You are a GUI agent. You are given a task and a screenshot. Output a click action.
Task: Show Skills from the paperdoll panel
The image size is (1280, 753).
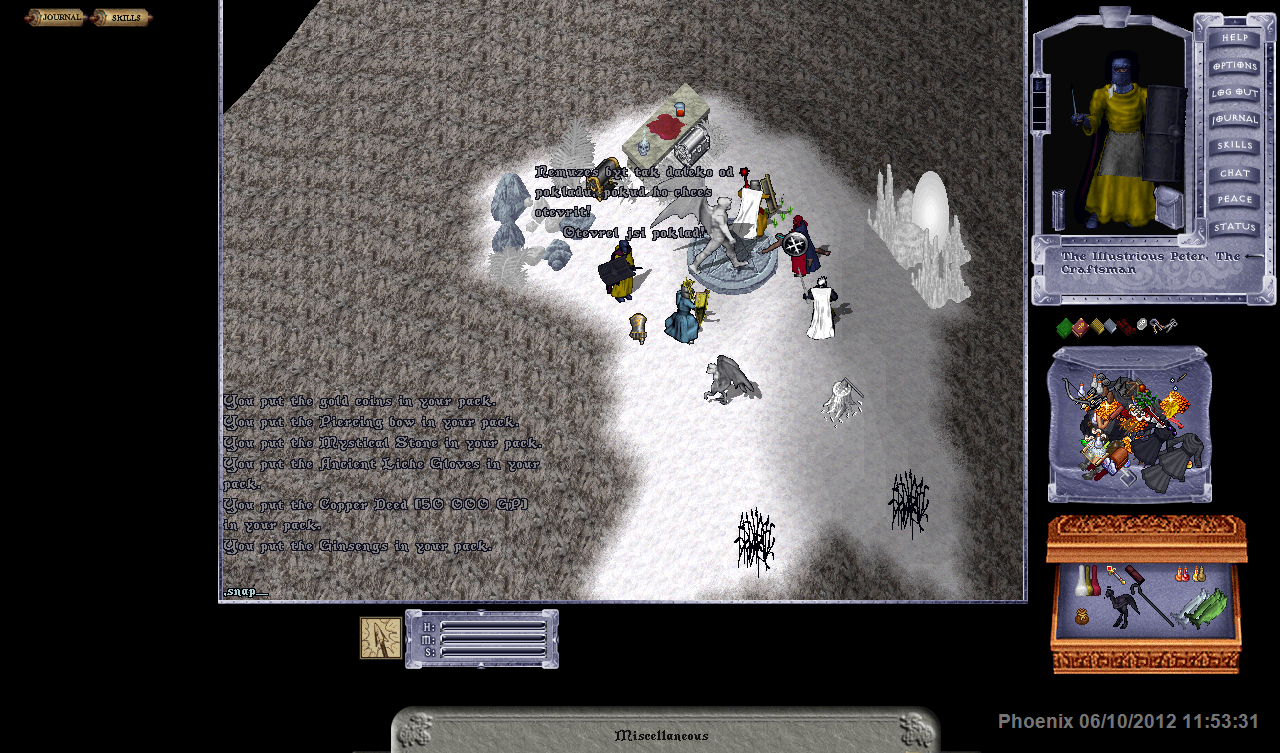point(1234,146)
